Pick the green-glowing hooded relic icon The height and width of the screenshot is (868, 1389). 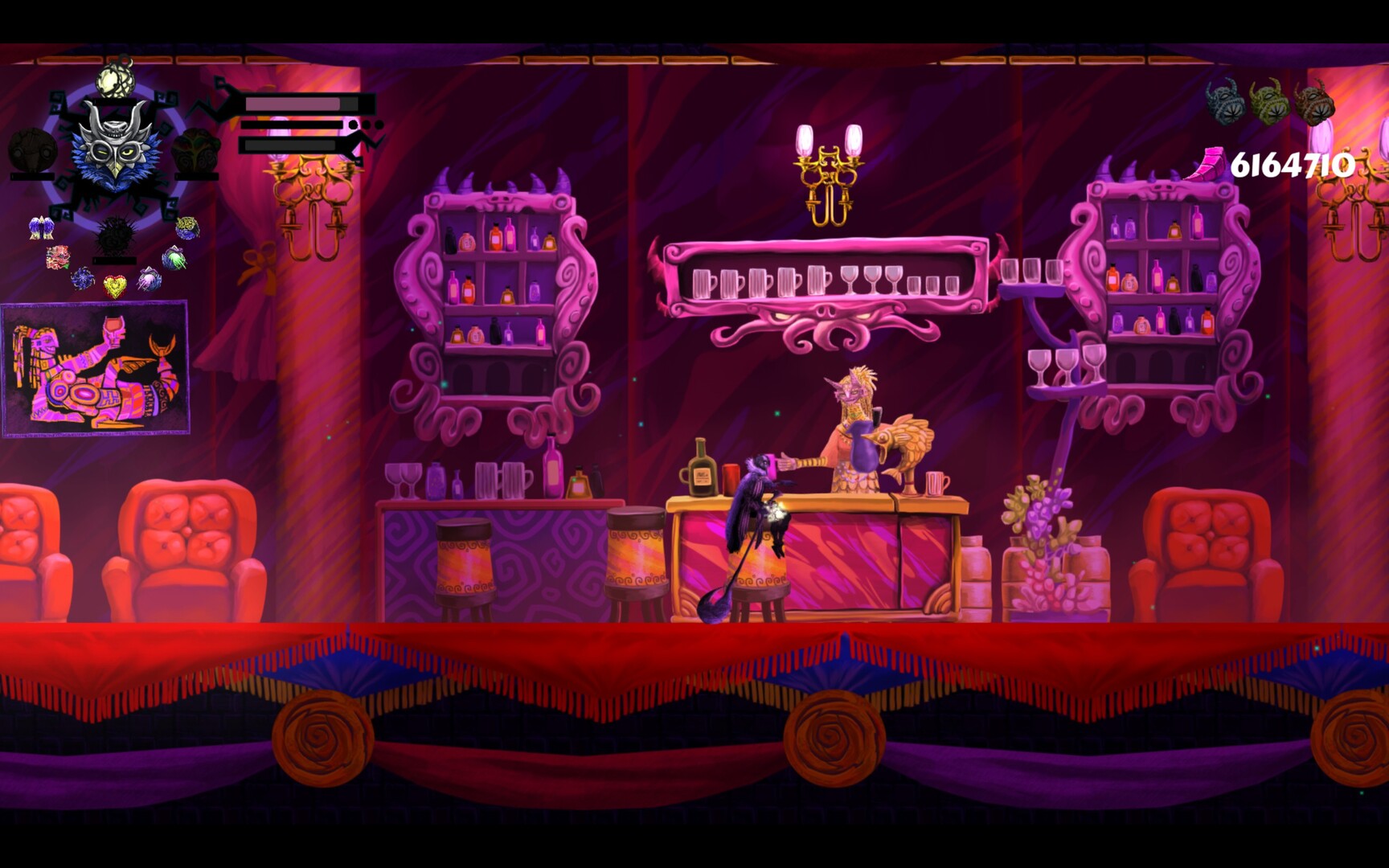pyautogui.click(x=174, y=258)
